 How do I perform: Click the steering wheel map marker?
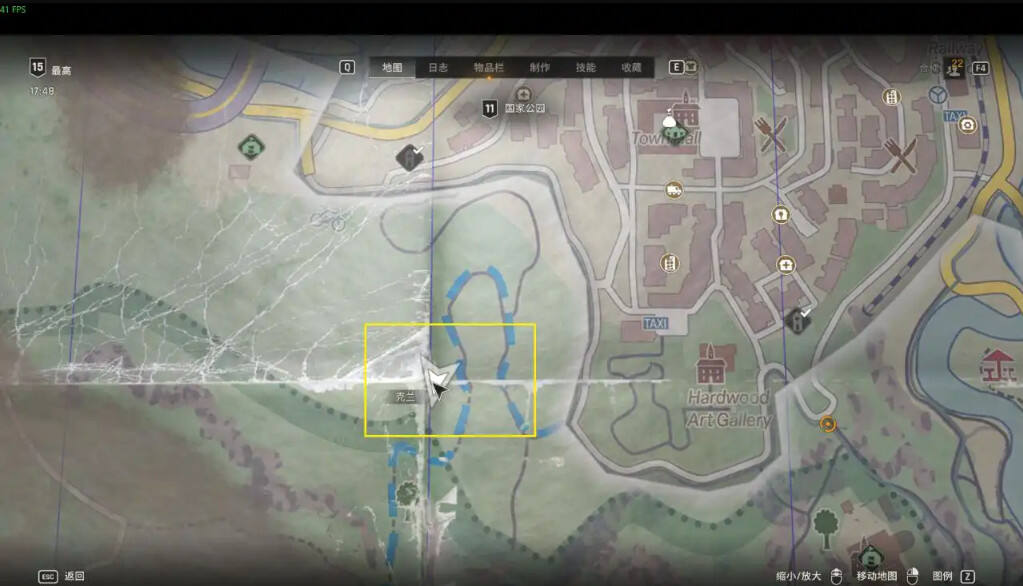coord(938,95)
